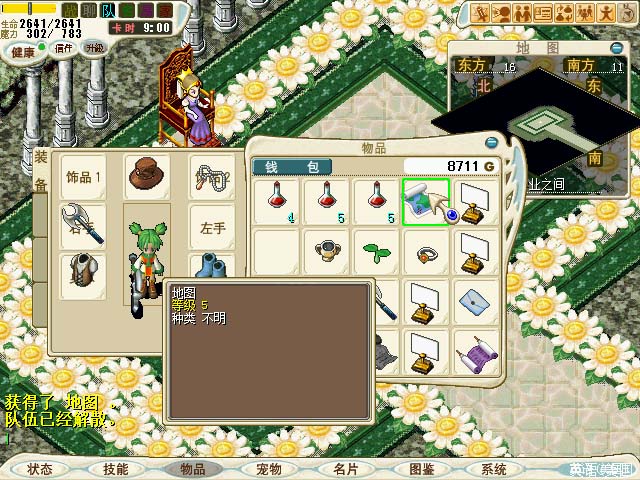Open the 名片 name card menu
Image resolution: width=640 pixels, height=480 pixels.
click(345, 469)
